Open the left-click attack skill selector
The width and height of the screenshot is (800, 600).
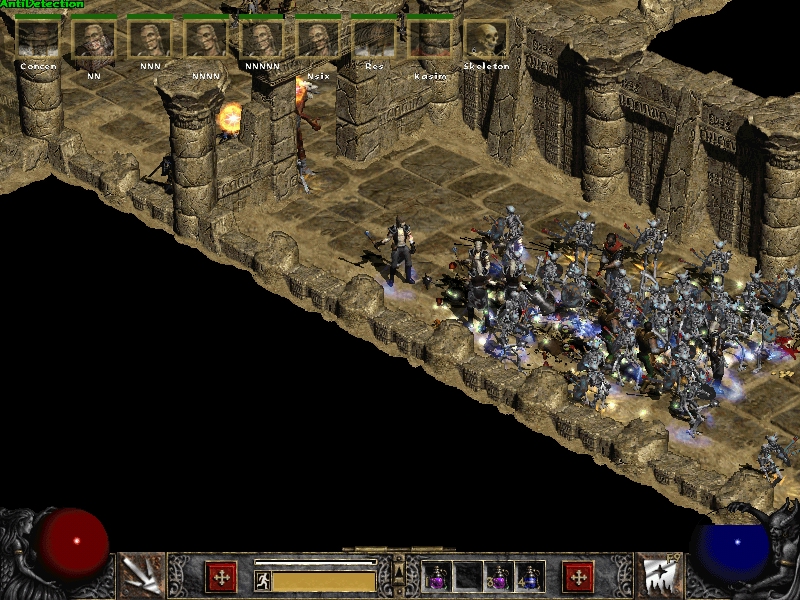140,575
